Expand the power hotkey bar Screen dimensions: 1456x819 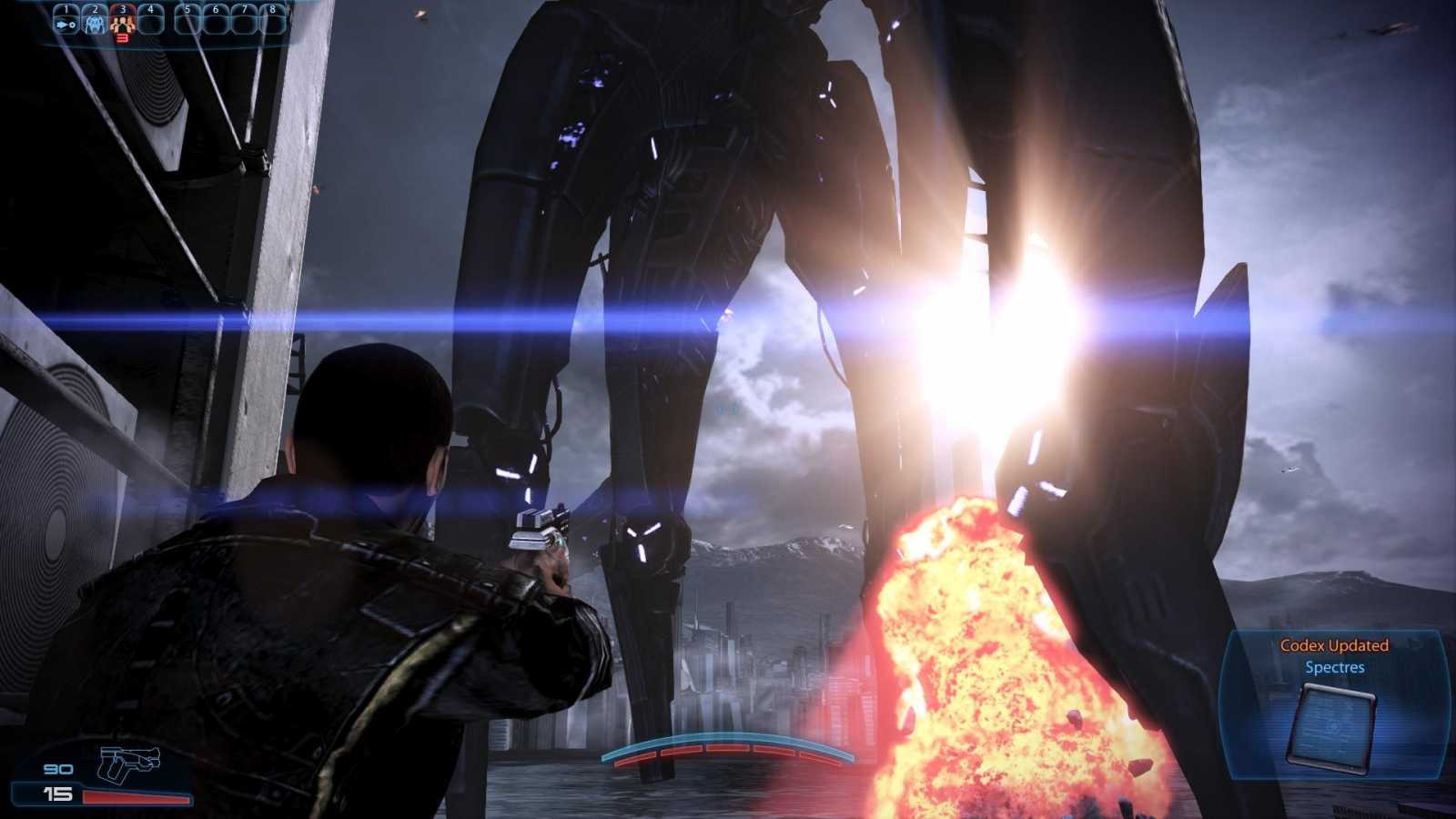168,20
